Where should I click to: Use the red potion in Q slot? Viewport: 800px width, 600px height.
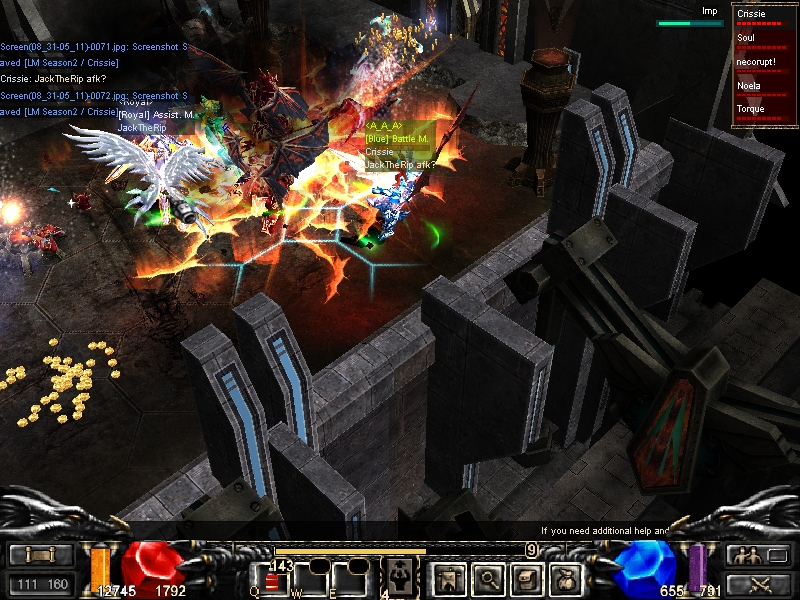(272, 582)
